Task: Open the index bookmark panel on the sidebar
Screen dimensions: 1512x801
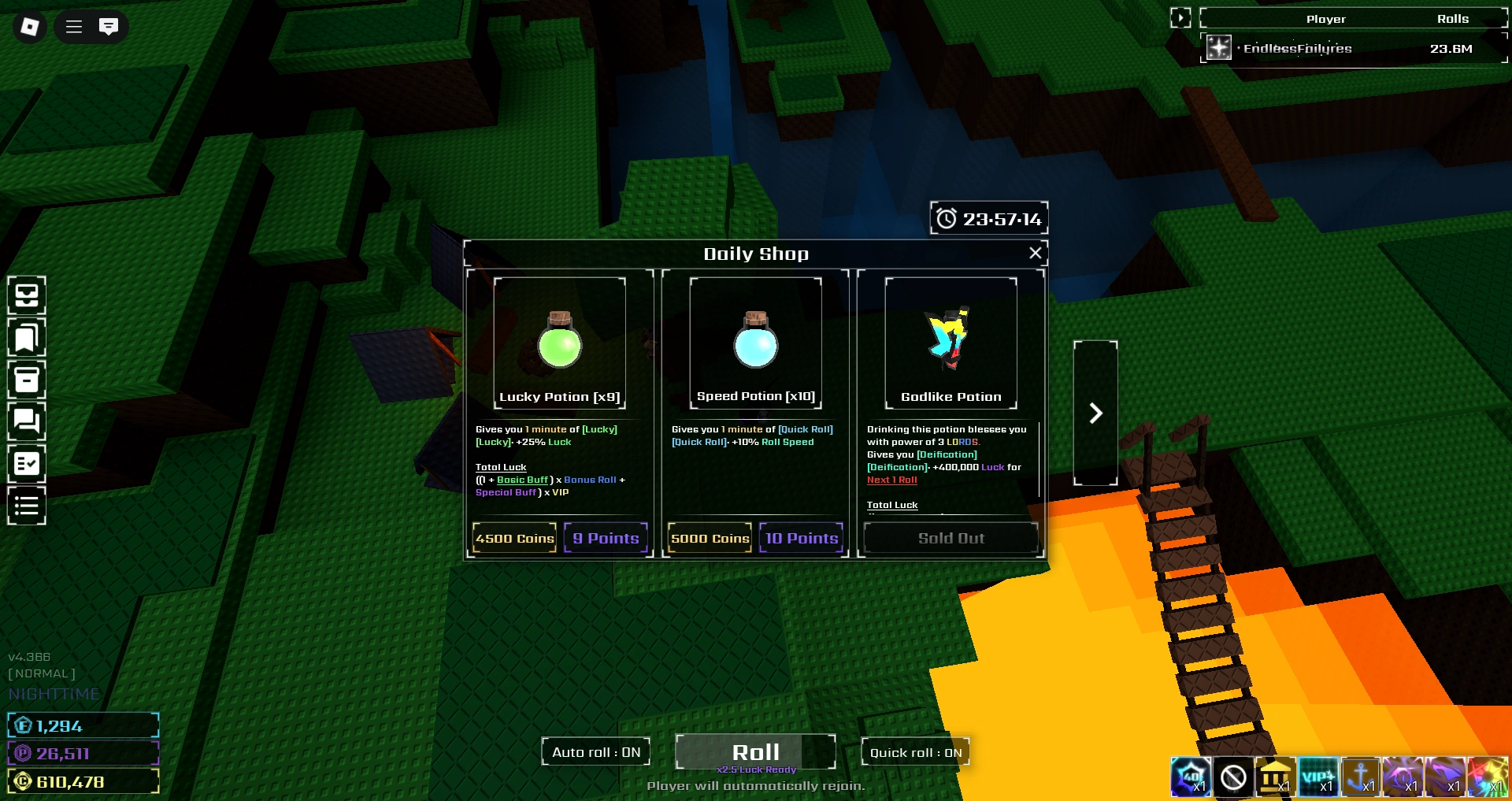Action: (26, 337)
